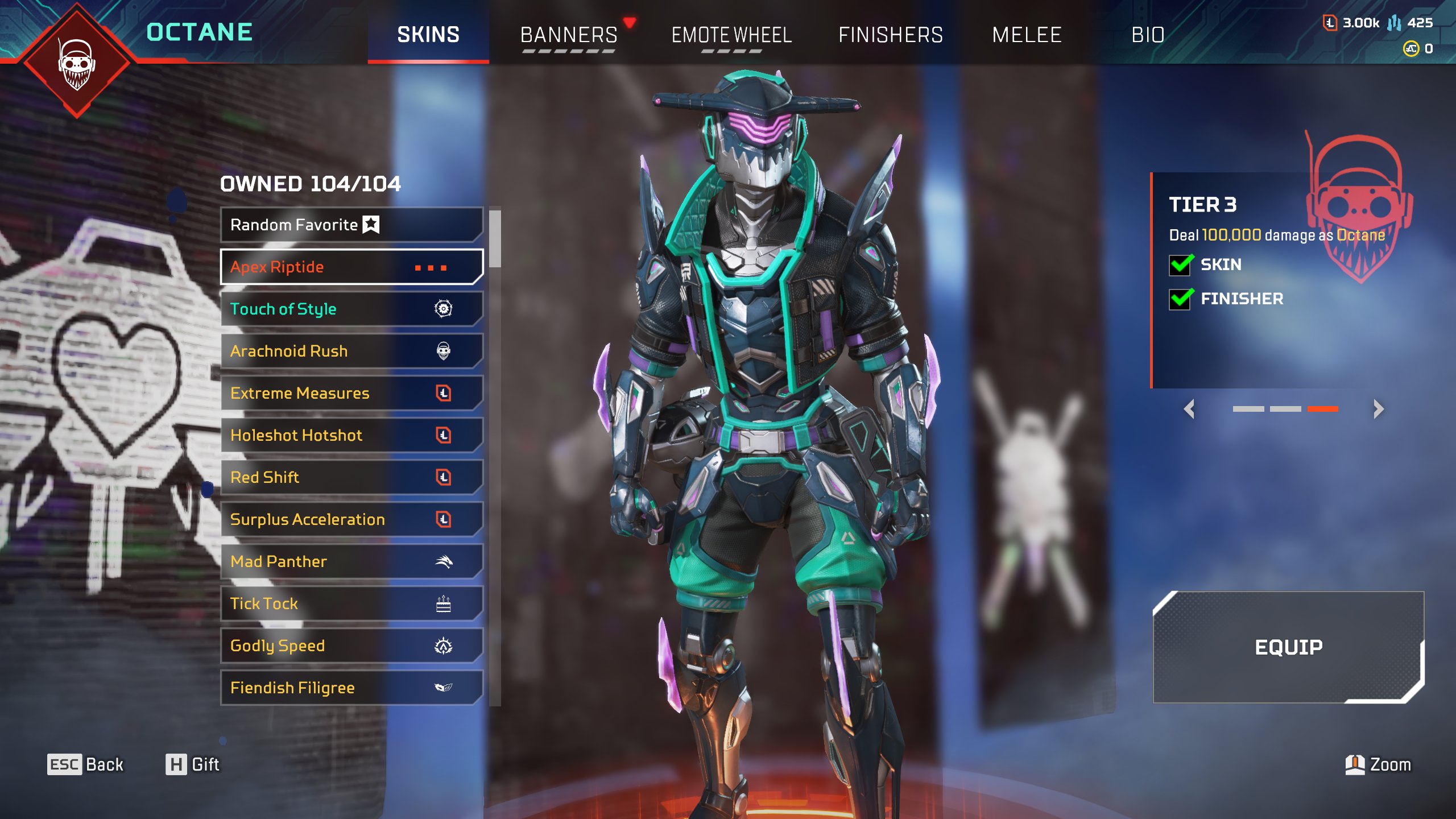Show the Bio tab
This screenshot has width=1456, height=819.
click(1148, 35)
